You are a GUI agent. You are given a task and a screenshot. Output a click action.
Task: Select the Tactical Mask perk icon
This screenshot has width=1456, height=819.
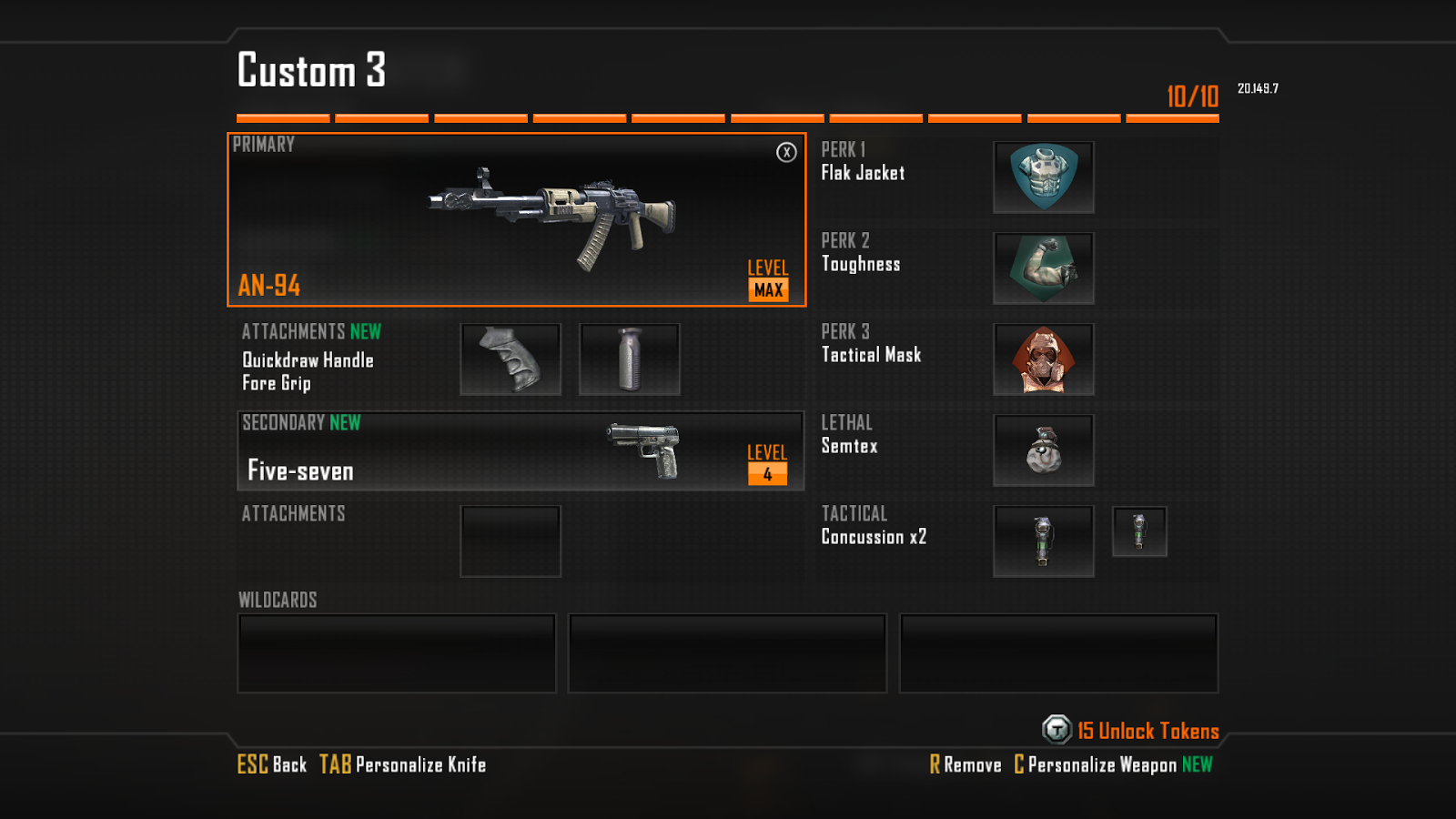[1043, 359]
